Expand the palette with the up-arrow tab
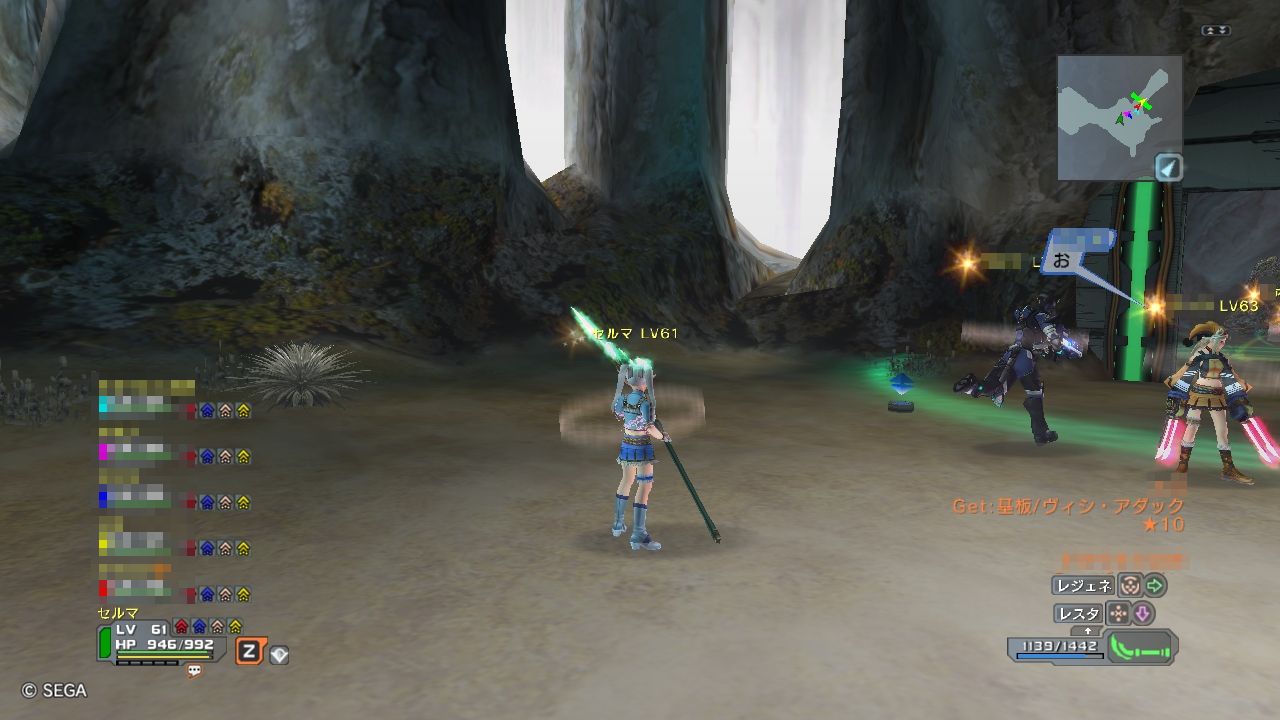 (x=1088, y=631)
